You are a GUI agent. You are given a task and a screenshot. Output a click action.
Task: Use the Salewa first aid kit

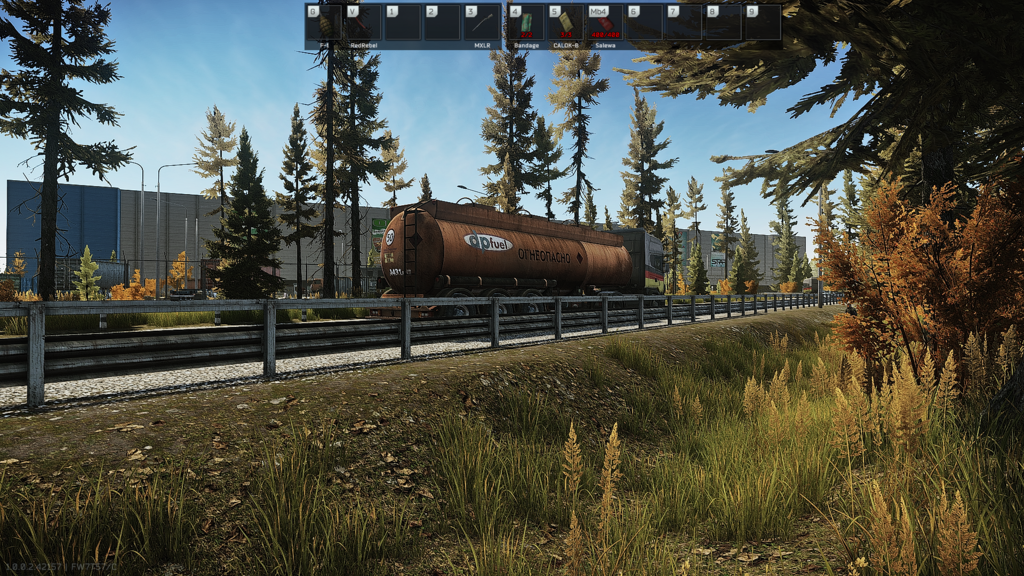pos(604,23)
